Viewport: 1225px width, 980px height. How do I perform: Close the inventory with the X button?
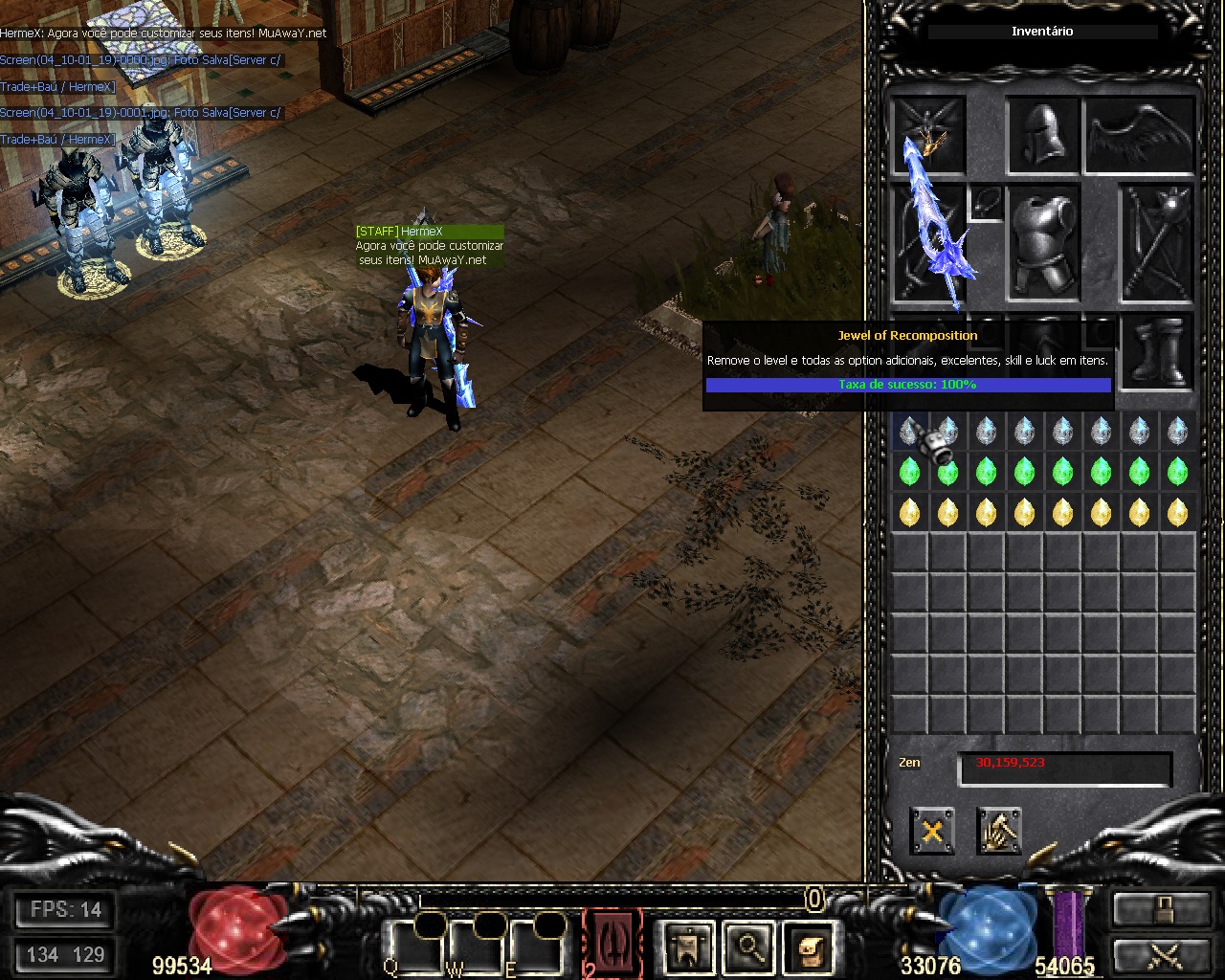931,831
